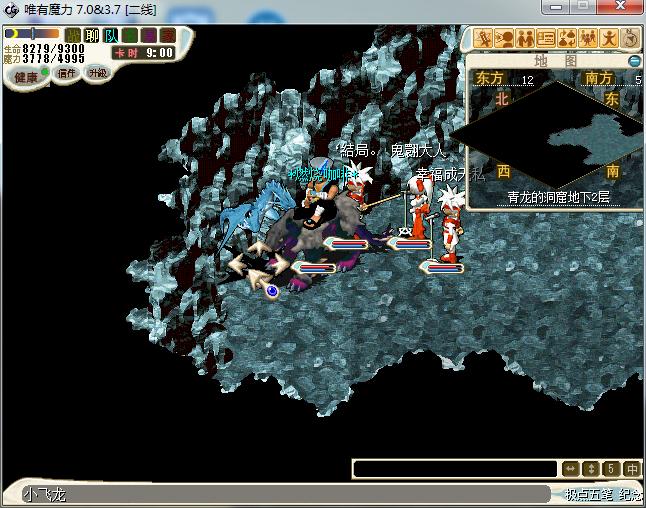Open the three-person group icon menu

tap(588, 38)
